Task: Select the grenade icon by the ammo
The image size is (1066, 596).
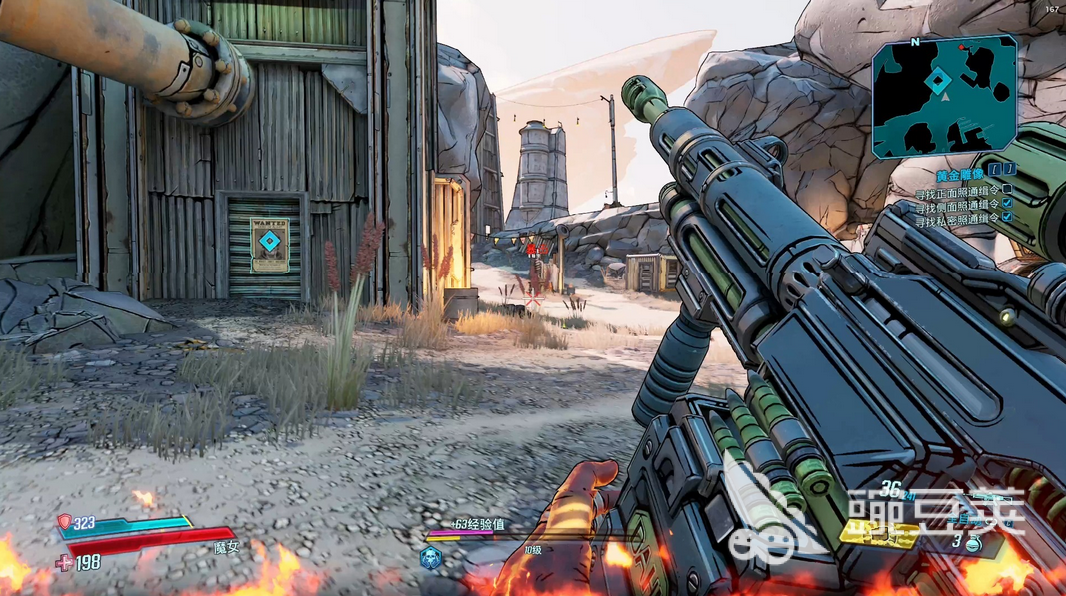Action: click(x=975, y=544)
